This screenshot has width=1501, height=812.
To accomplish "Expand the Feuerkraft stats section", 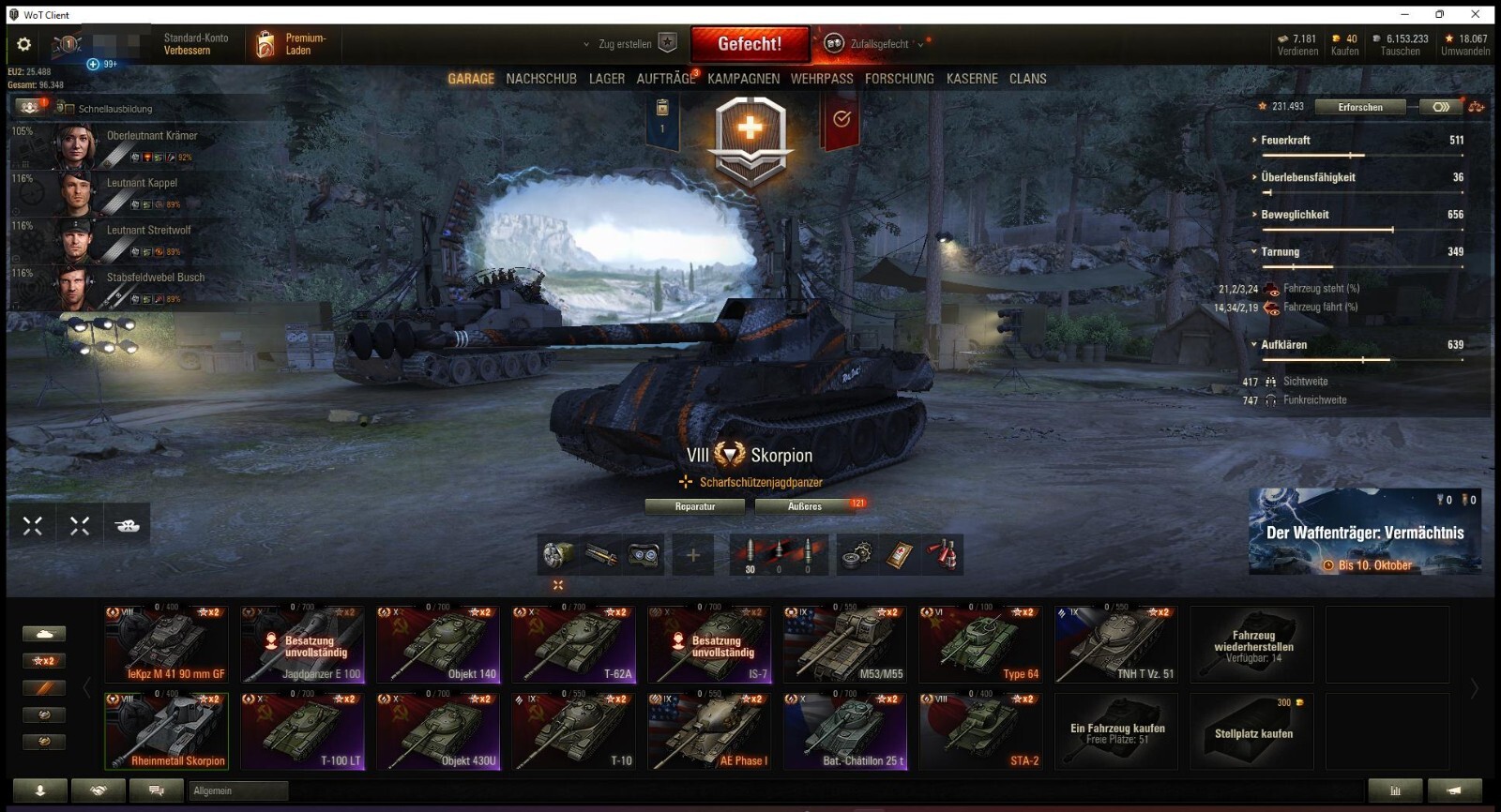I will [x=1252, y=140].
